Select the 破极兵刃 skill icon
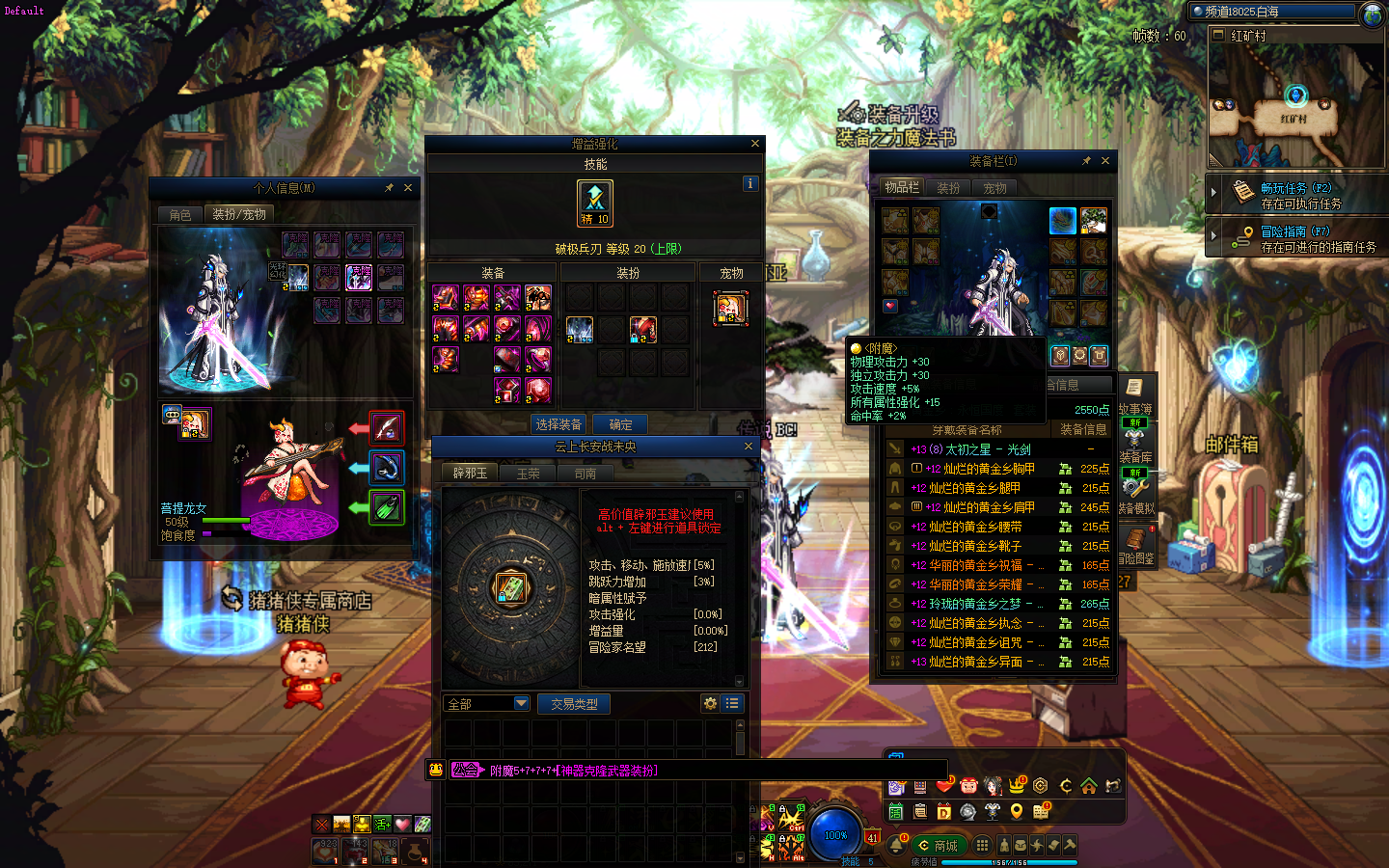 [595, 203]
